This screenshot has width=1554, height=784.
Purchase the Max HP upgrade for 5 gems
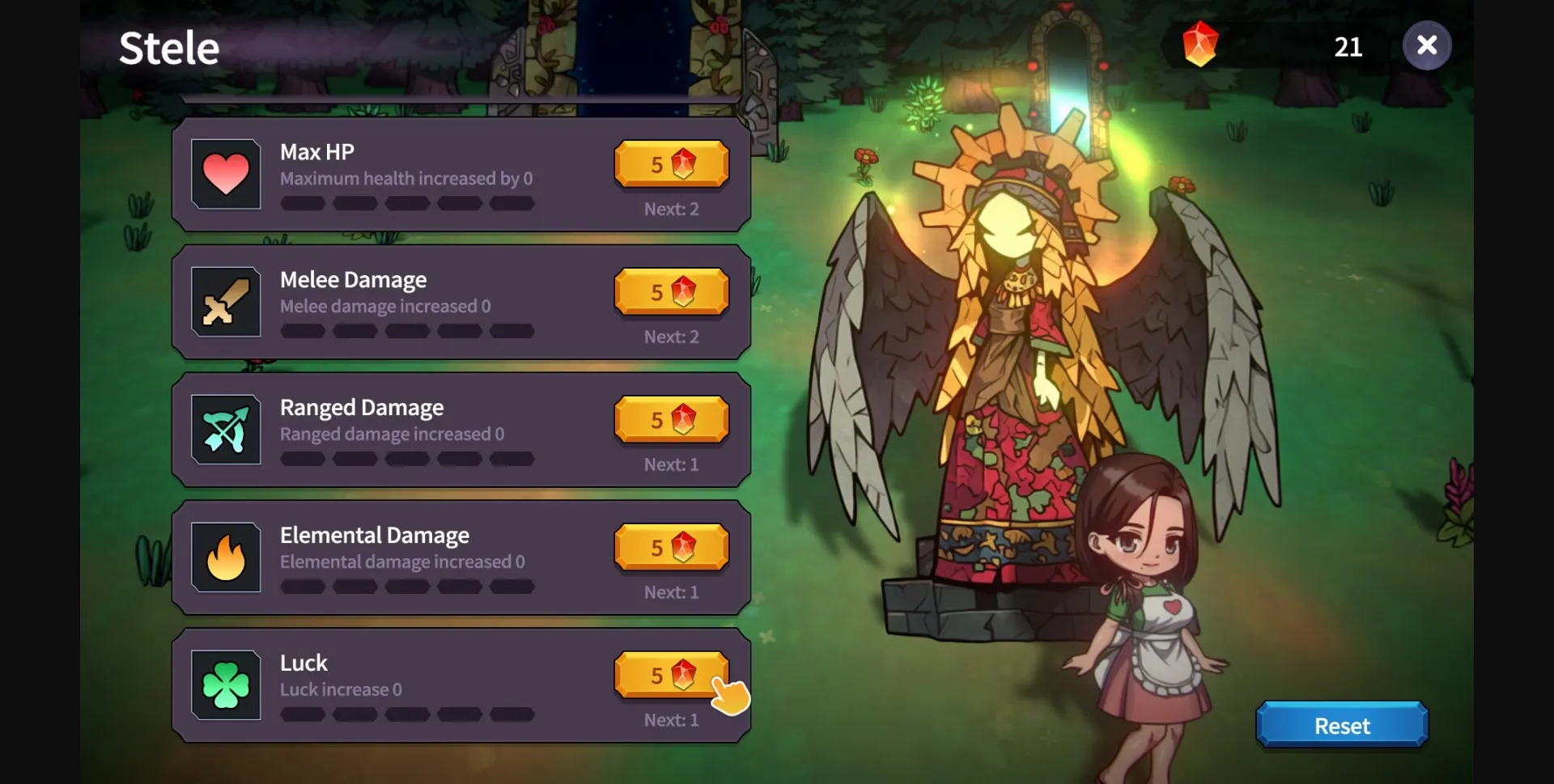coord(671,164)
